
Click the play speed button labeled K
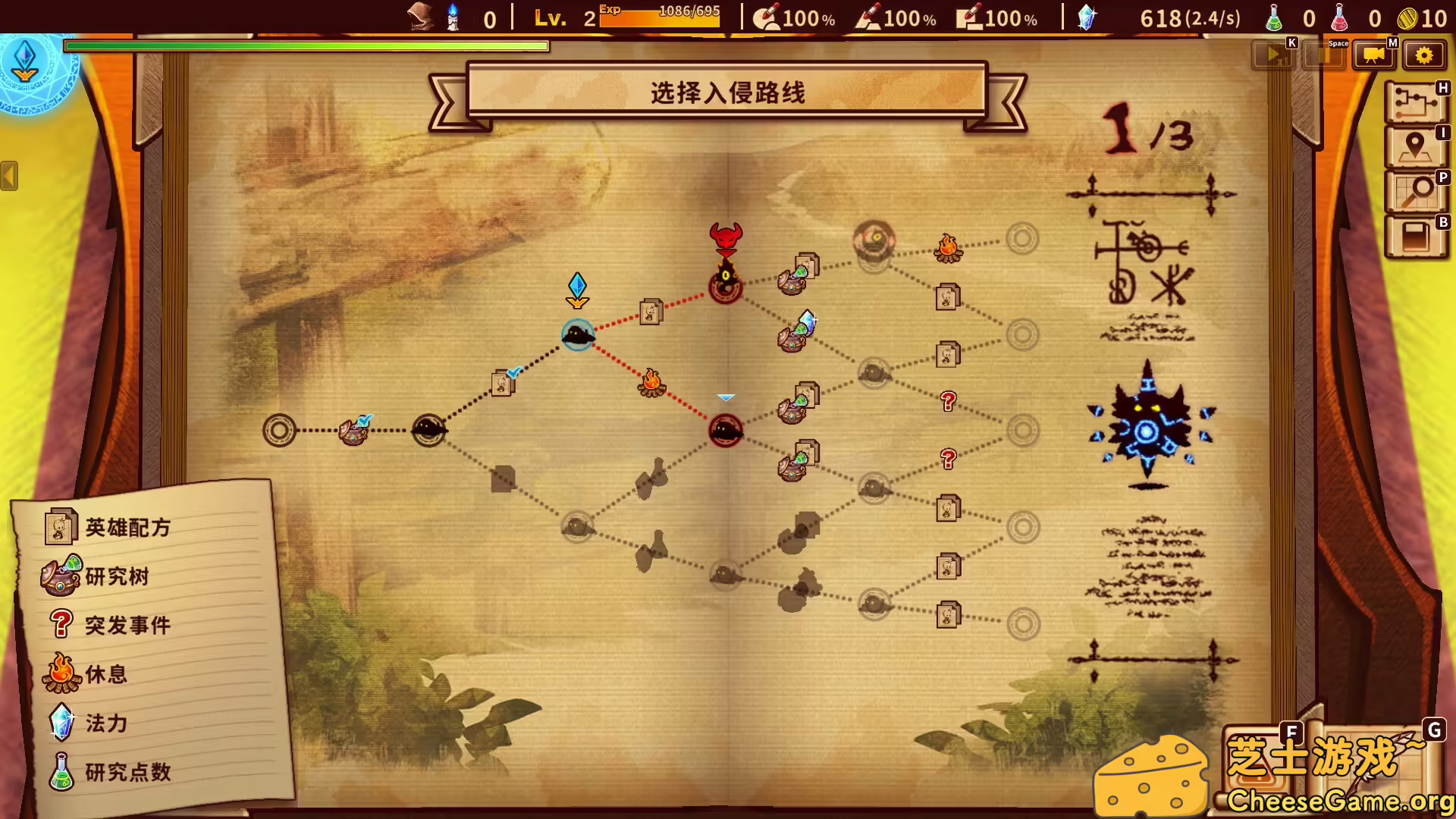coord(1272,54)
